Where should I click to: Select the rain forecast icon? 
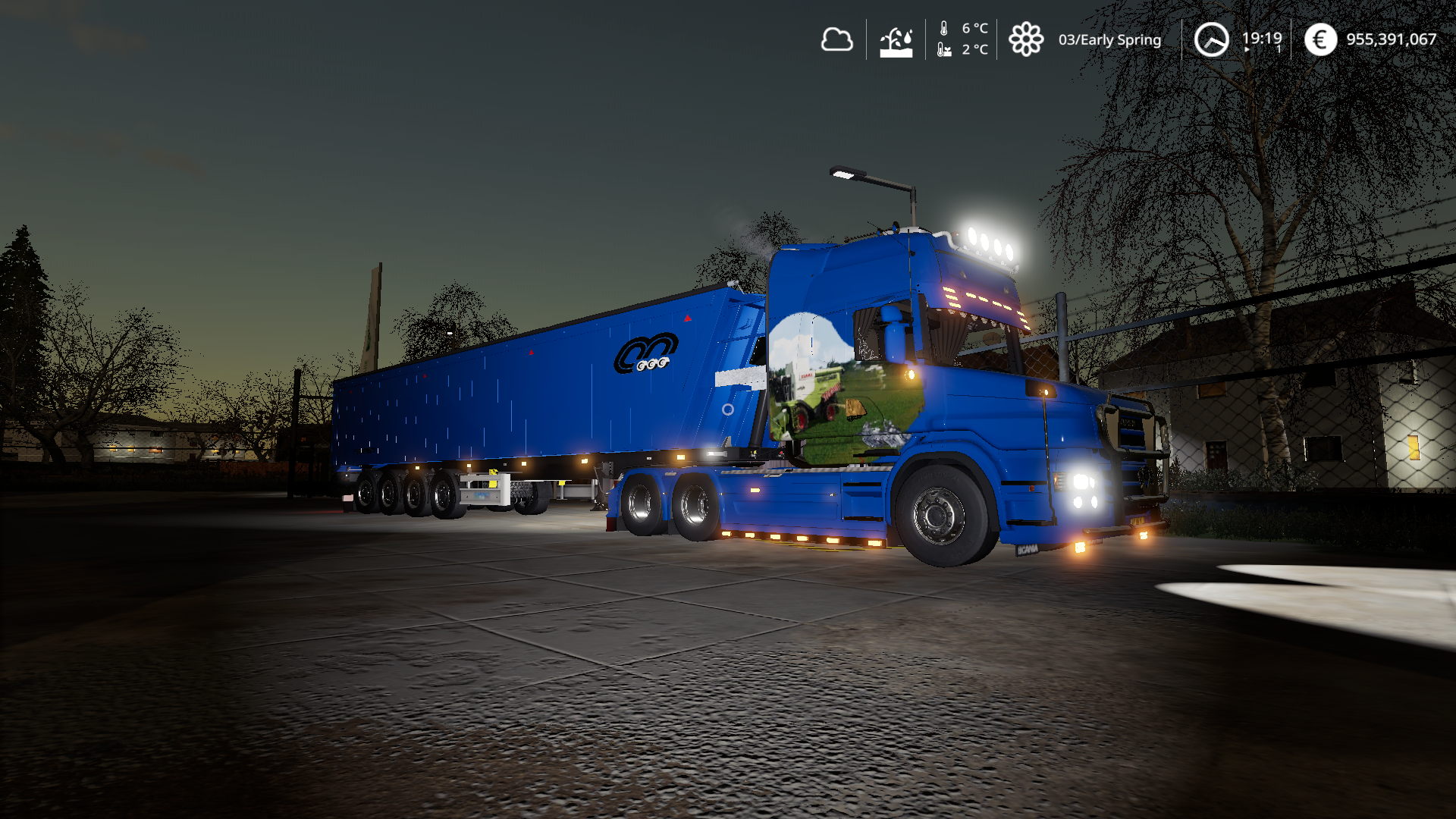tap(896, 41)
